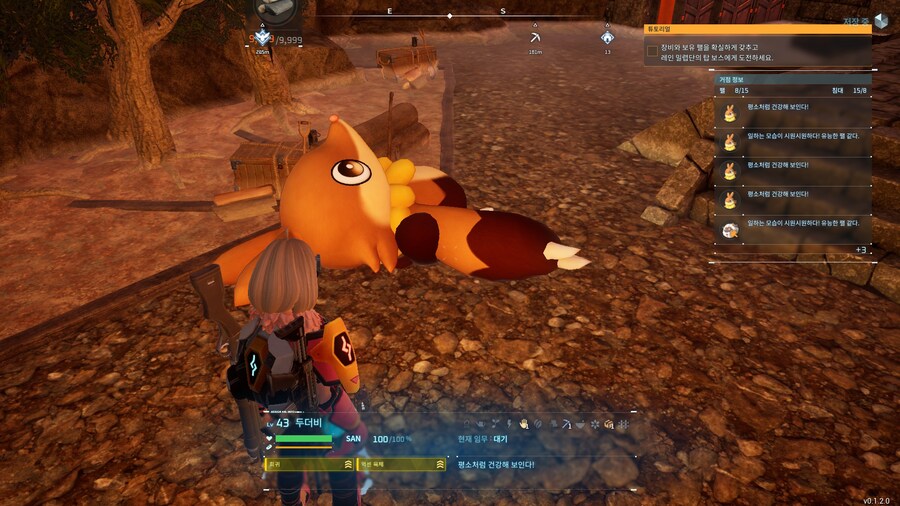Expand the +3 more base log entries

(860, 249)
